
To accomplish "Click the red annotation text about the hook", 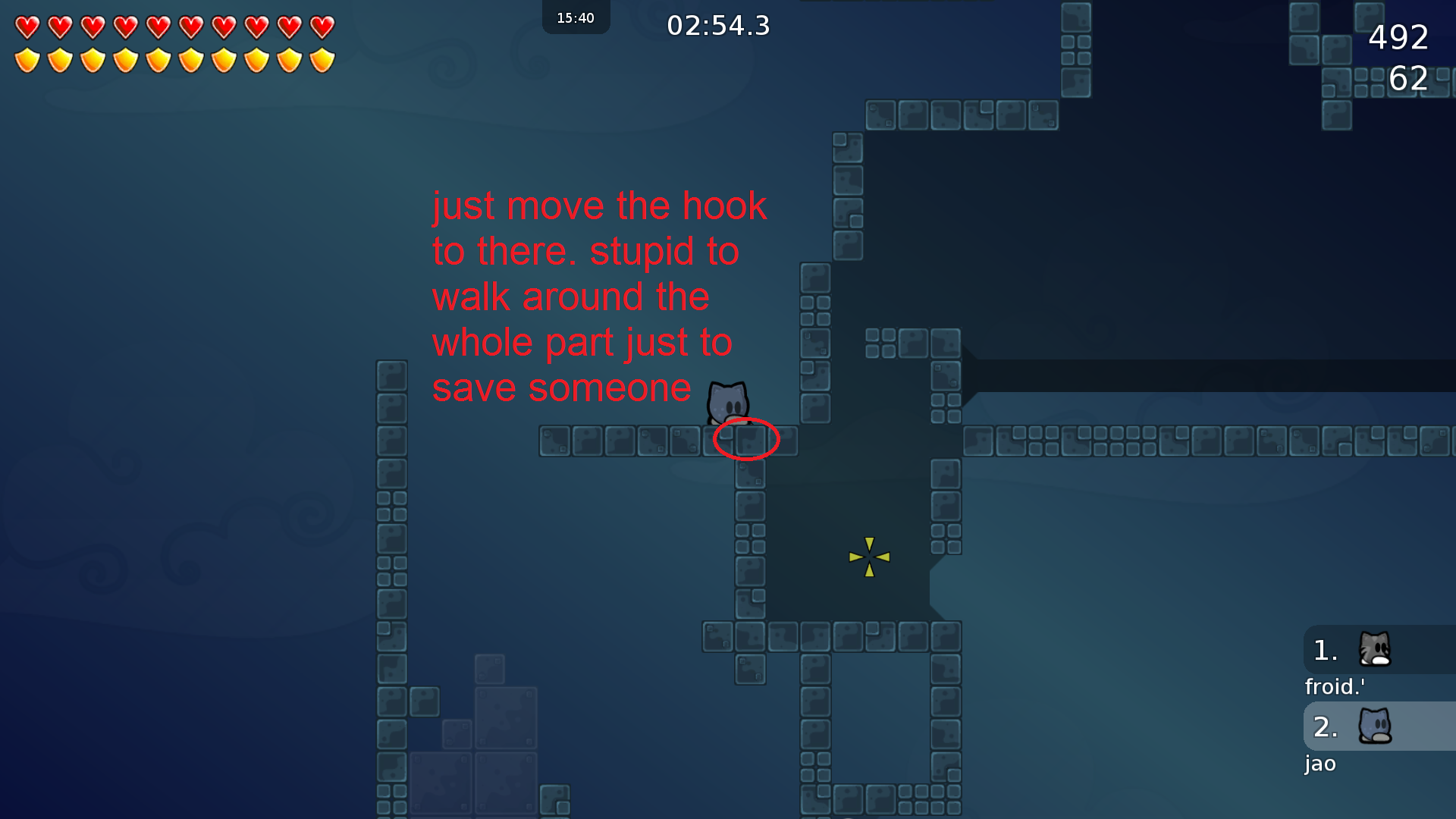I will pyautogui.click(x=599, y=296).
